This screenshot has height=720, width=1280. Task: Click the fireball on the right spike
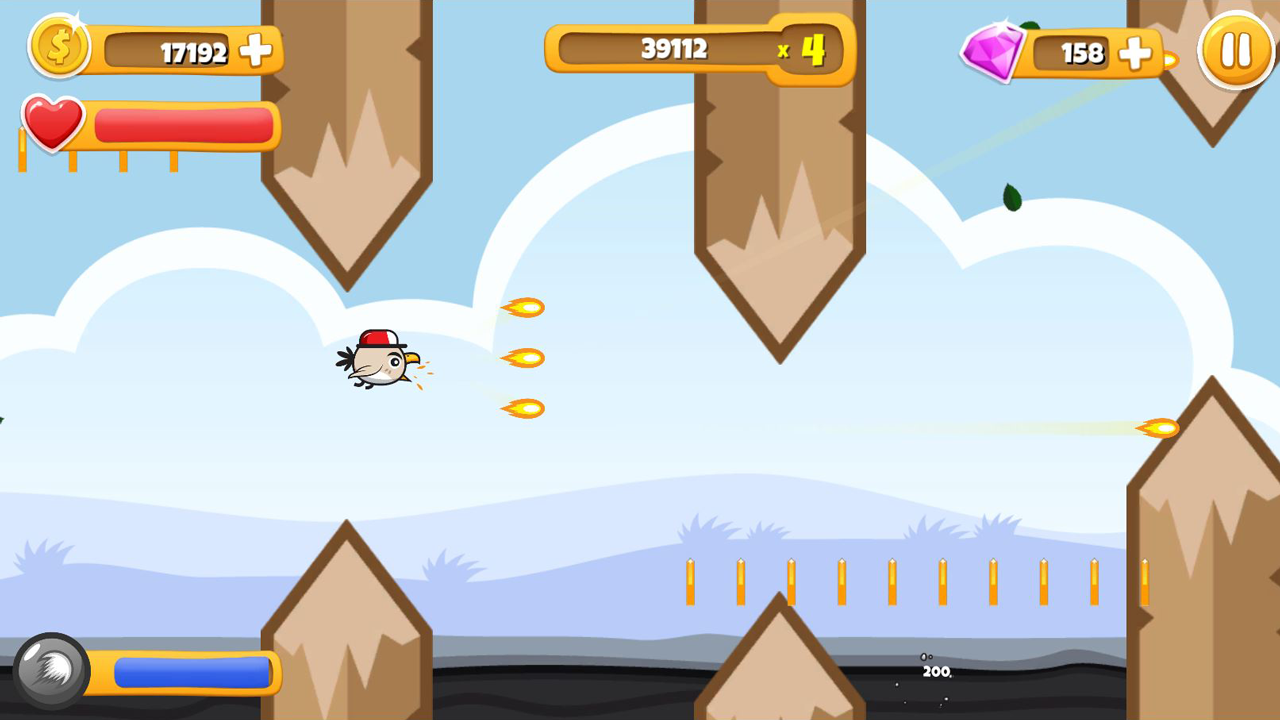(1162, 428)
